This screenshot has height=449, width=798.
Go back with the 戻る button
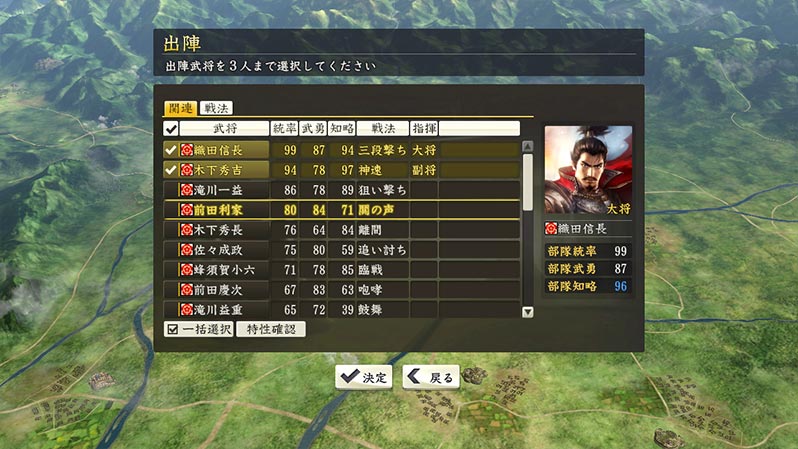click(431, 377)
